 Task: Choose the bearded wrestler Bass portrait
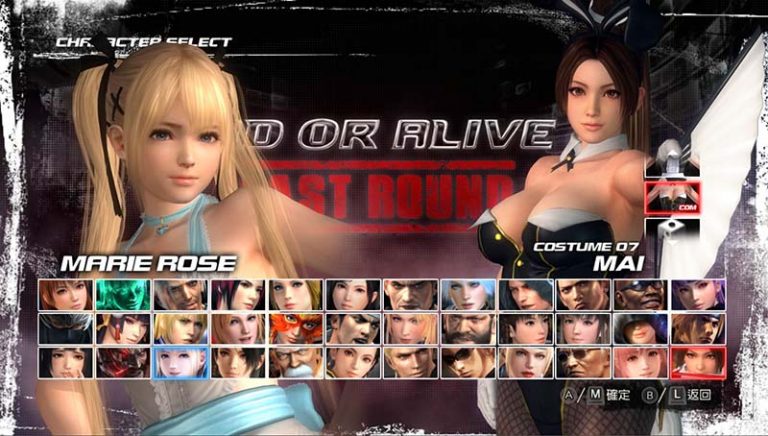467,328
